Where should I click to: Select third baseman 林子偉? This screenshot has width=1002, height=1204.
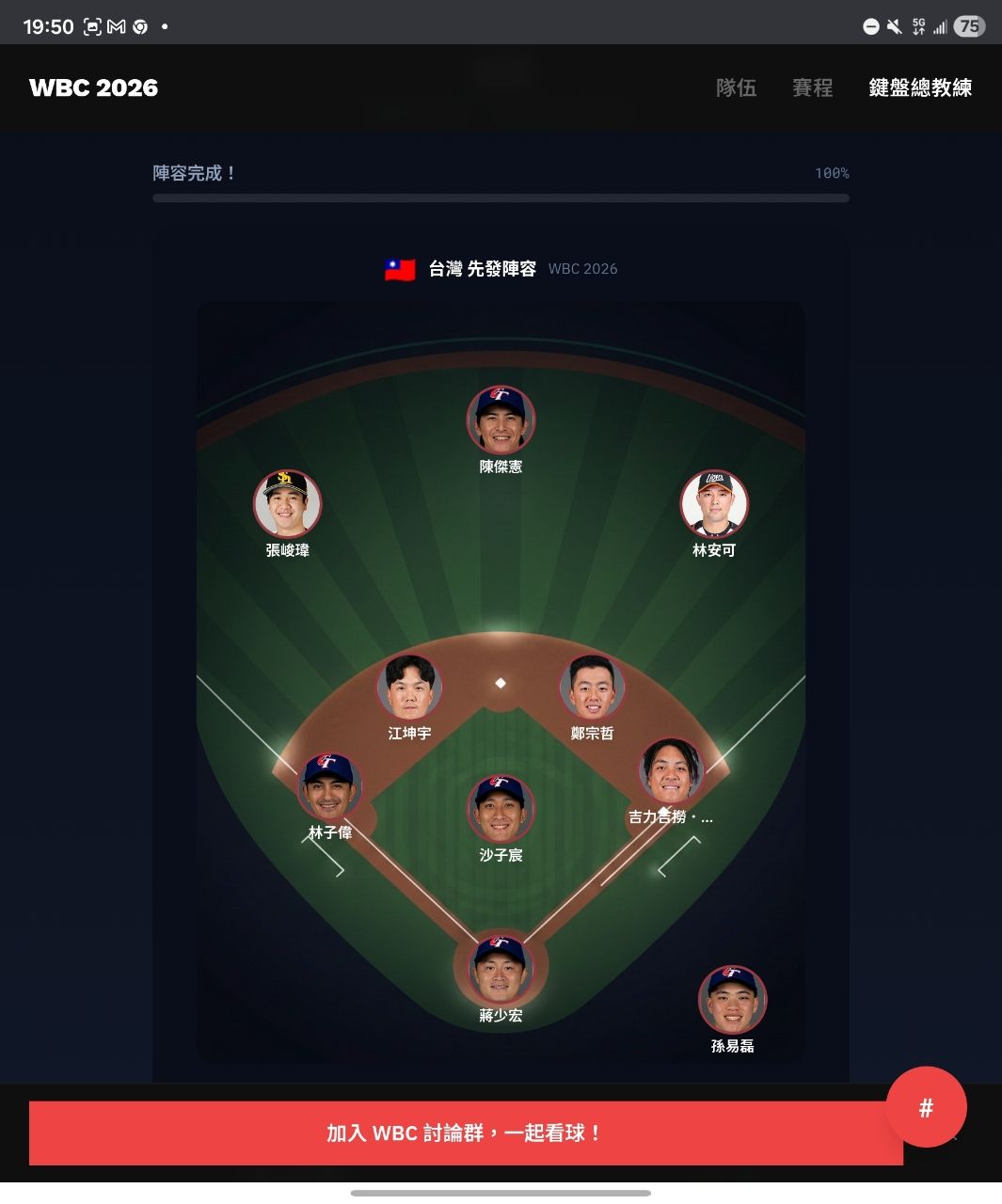[x=329, y=786]
